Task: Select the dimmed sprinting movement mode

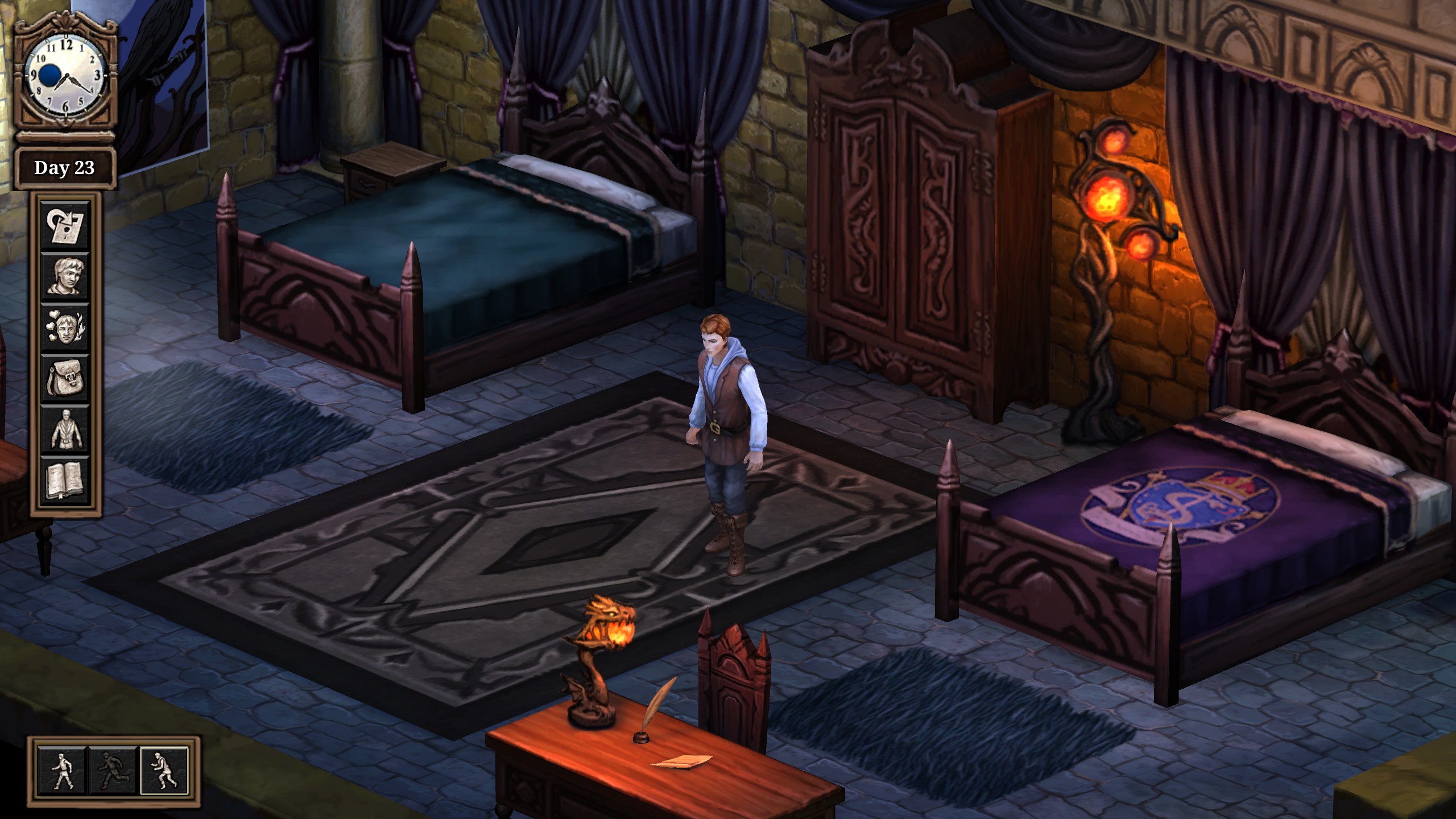Action: 113,771
